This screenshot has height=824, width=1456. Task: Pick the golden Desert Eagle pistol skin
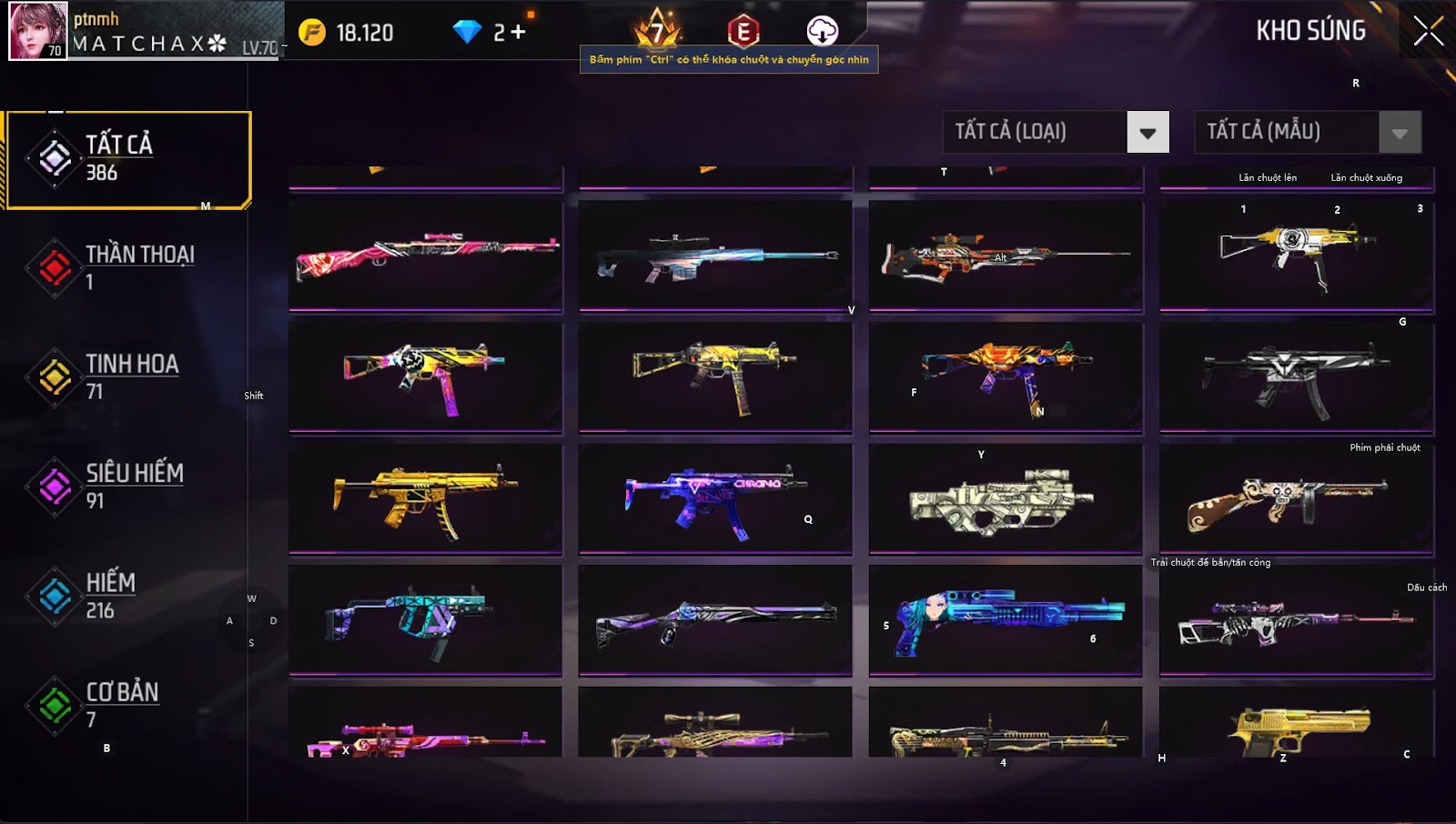[1297, 725]
